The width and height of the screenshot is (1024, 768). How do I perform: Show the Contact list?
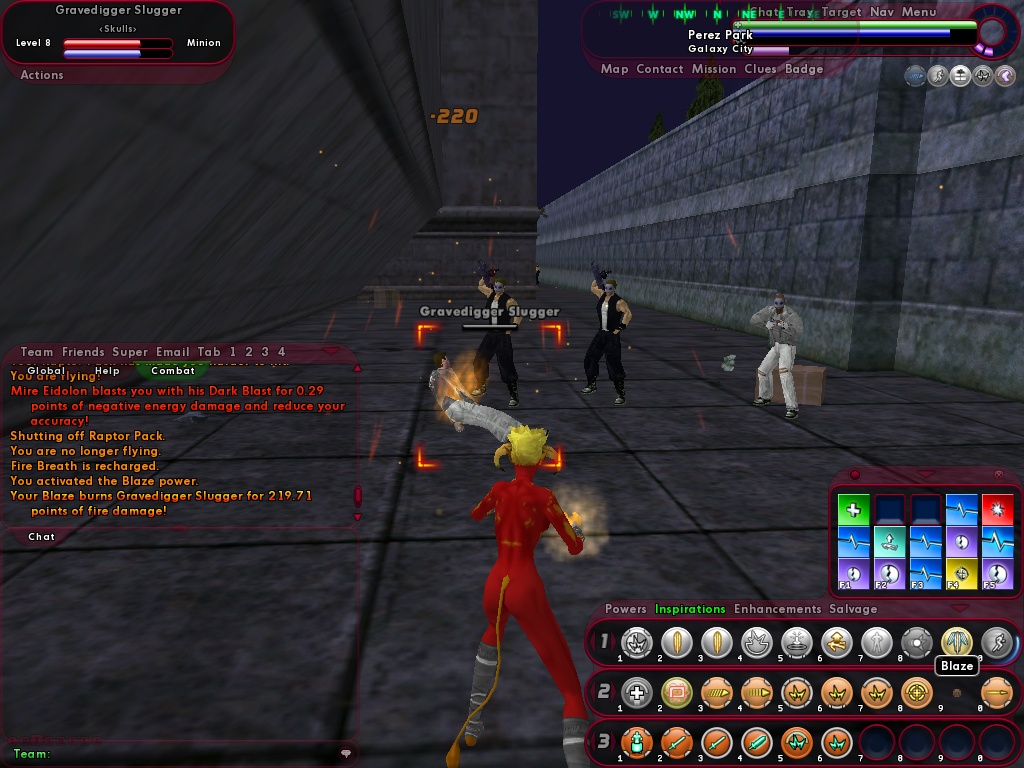tap(660, 69)
